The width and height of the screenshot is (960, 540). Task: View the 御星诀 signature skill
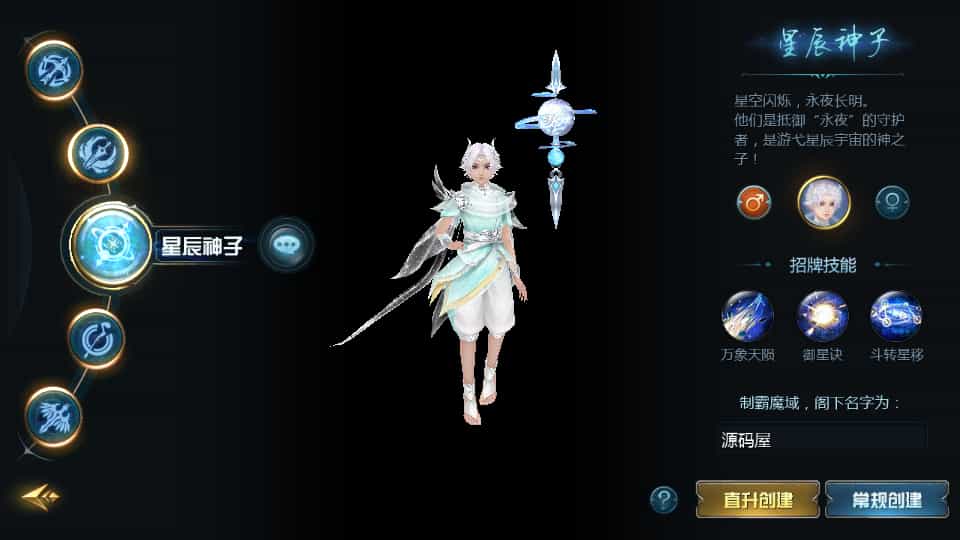click(x=822, y=316)
